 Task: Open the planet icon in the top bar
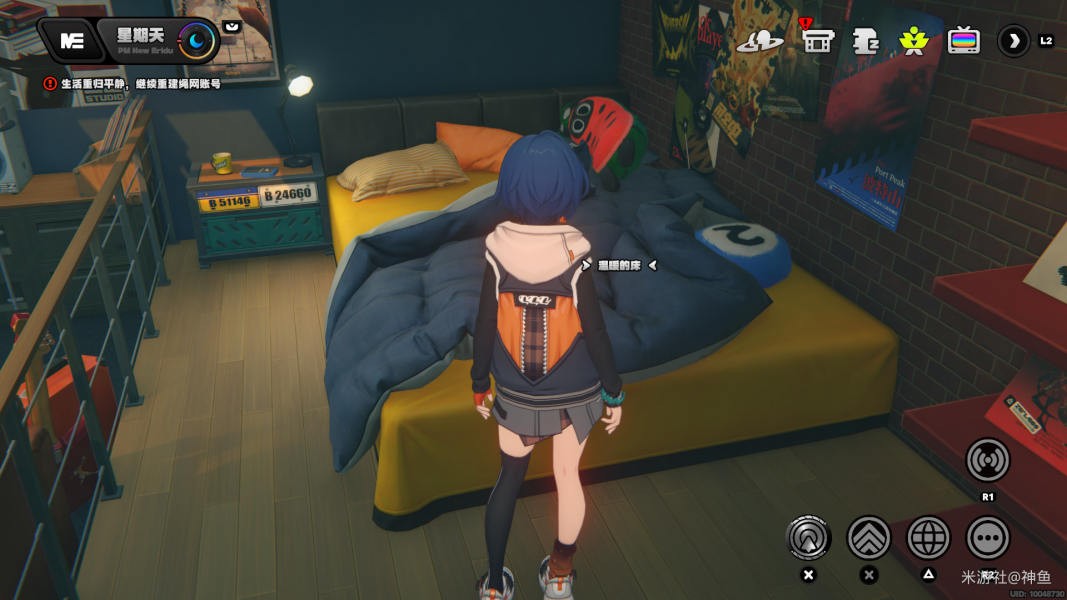pos(760,41)
